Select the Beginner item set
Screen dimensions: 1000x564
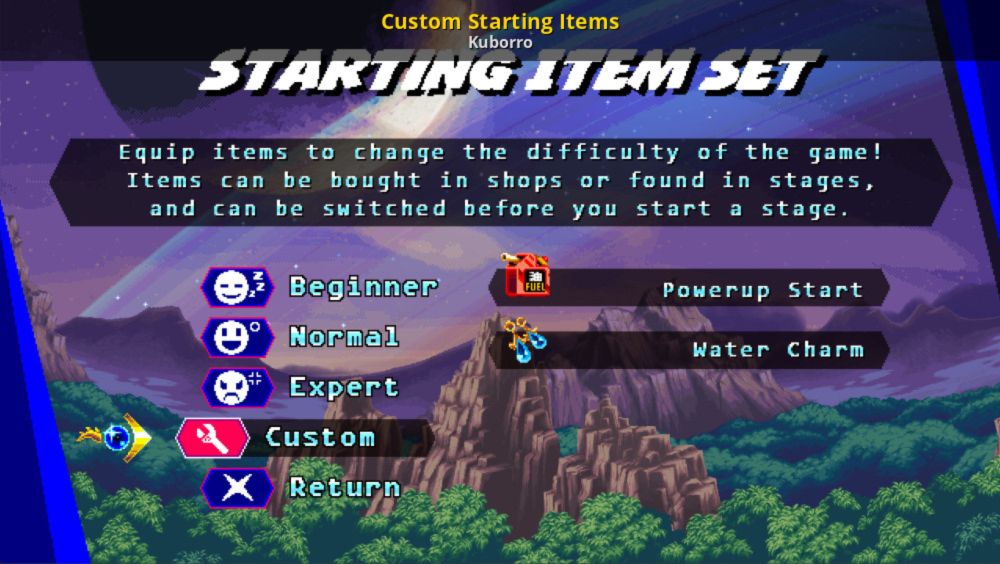363,287
